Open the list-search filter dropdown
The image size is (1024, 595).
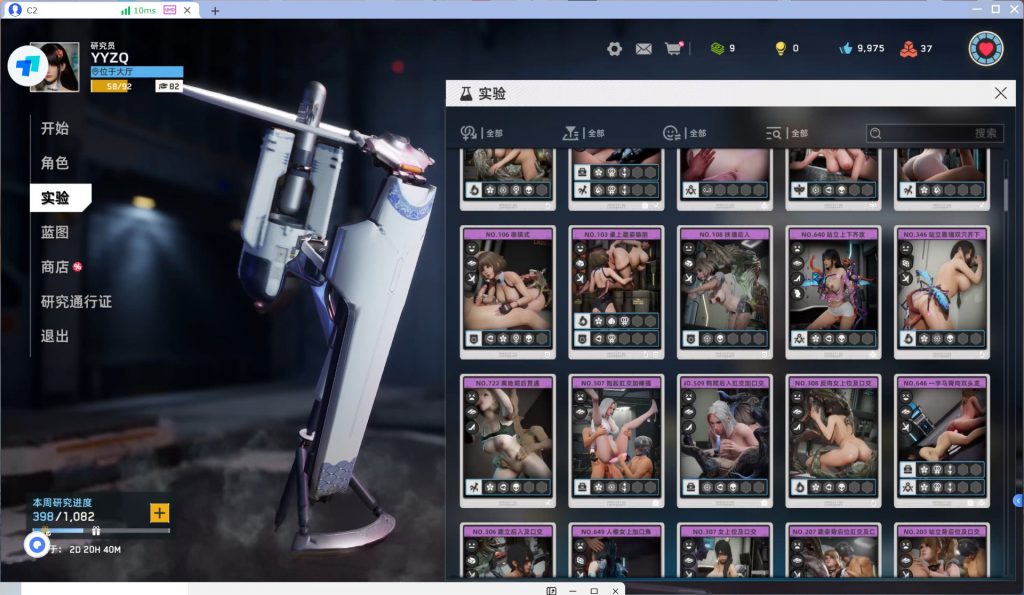click(x=786, y=133)
